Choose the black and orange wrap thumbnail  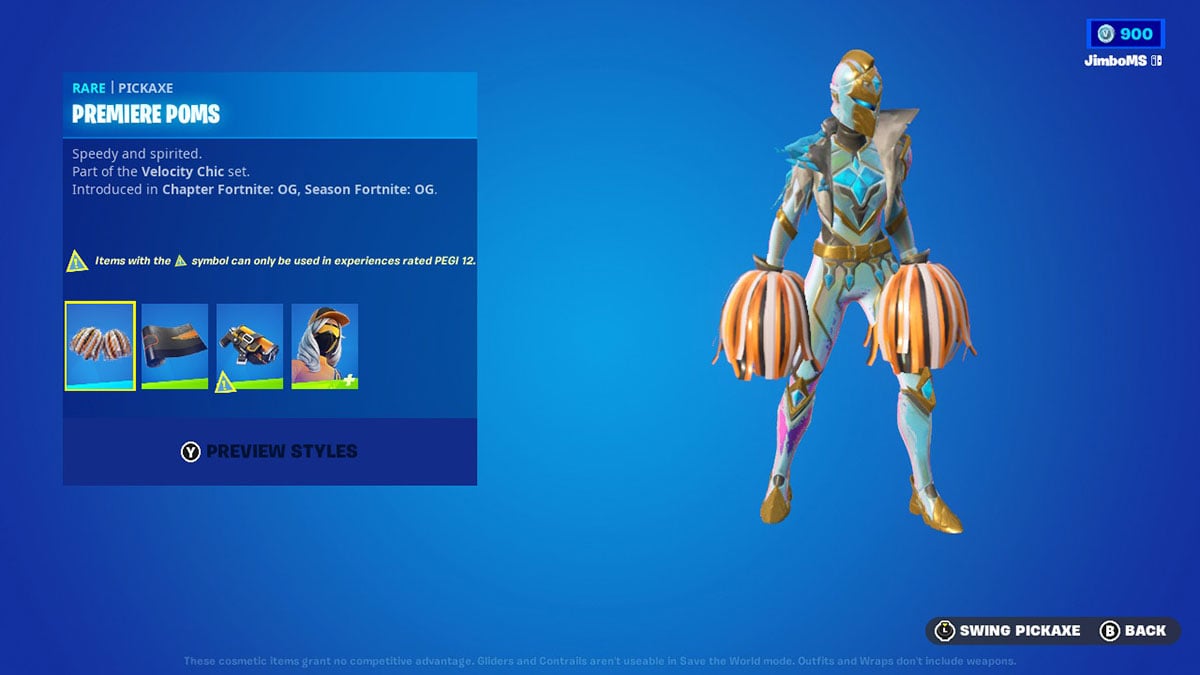pyautogui.click(x=175, y=346)
